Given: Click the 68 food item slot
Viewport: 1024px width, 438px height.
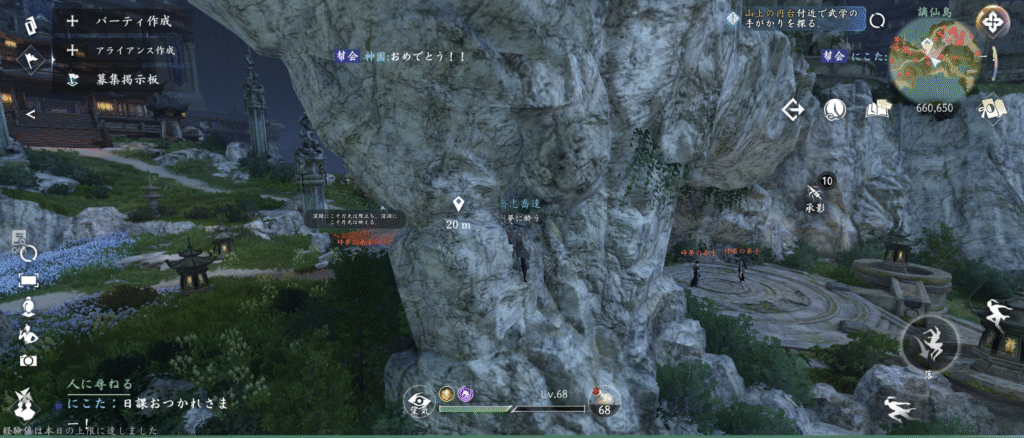Looking at the screenshot, I should point(604,402).
